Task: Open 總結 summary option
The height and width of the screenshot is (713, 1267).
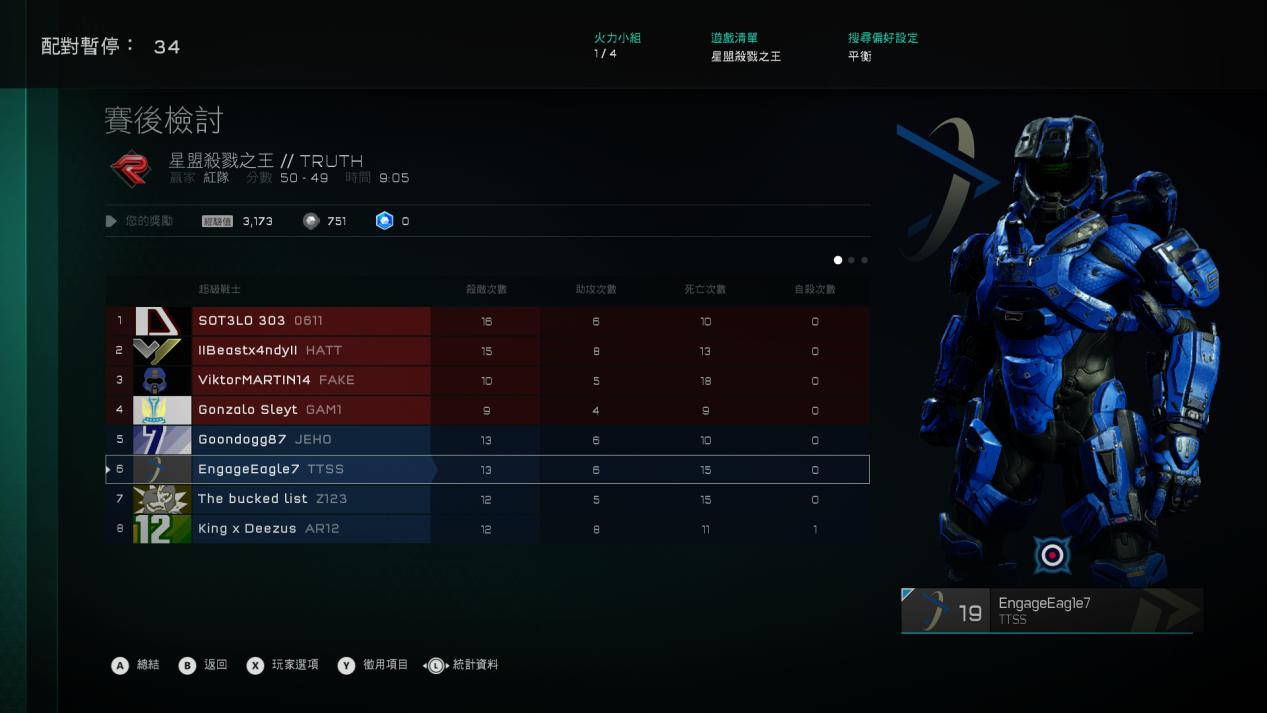Action: 136,665
